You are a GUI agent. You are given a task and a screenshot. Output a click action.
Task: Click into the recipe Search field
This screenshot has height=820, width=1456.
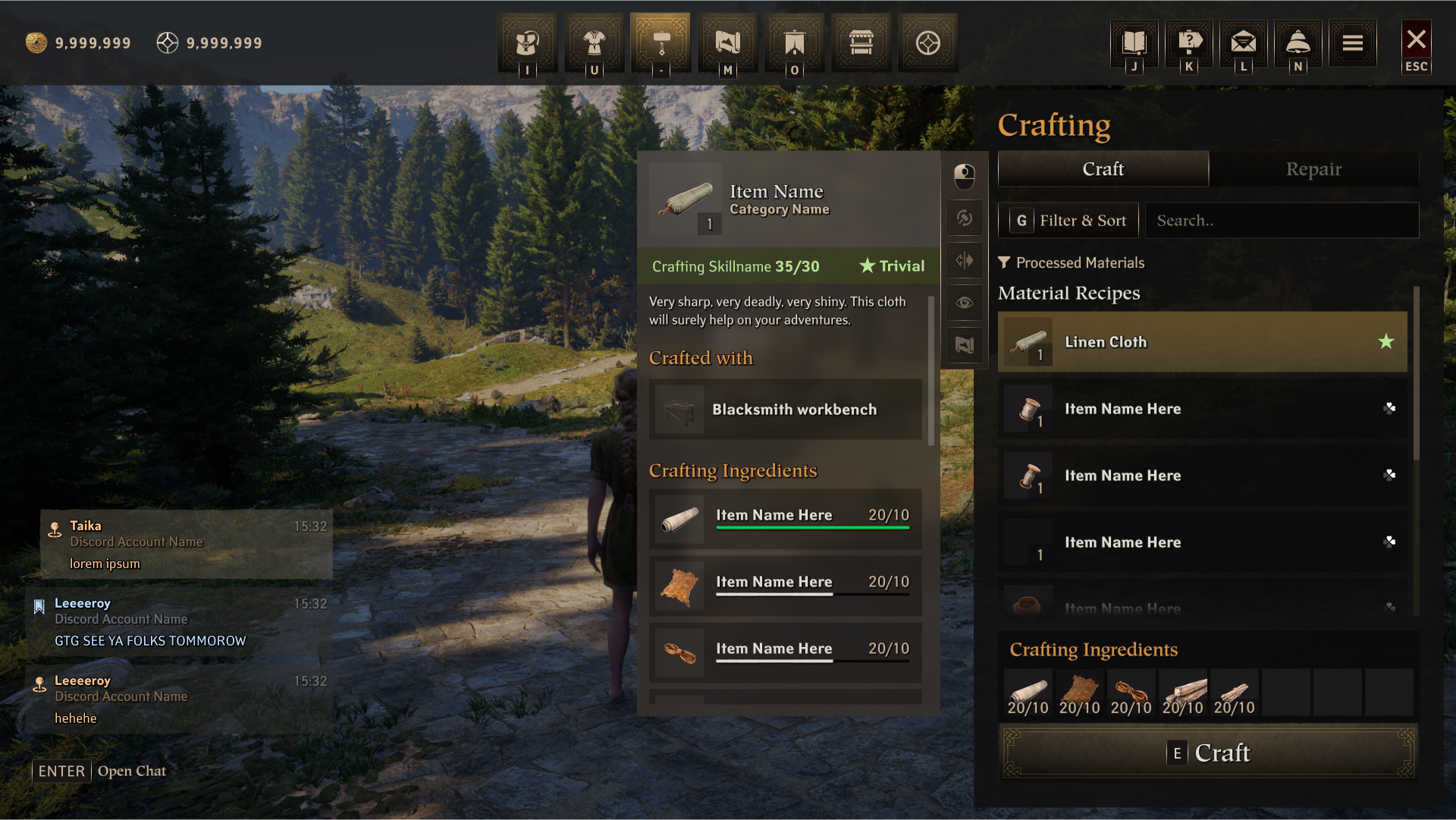pyautogui.click(x=1282, y=221)
